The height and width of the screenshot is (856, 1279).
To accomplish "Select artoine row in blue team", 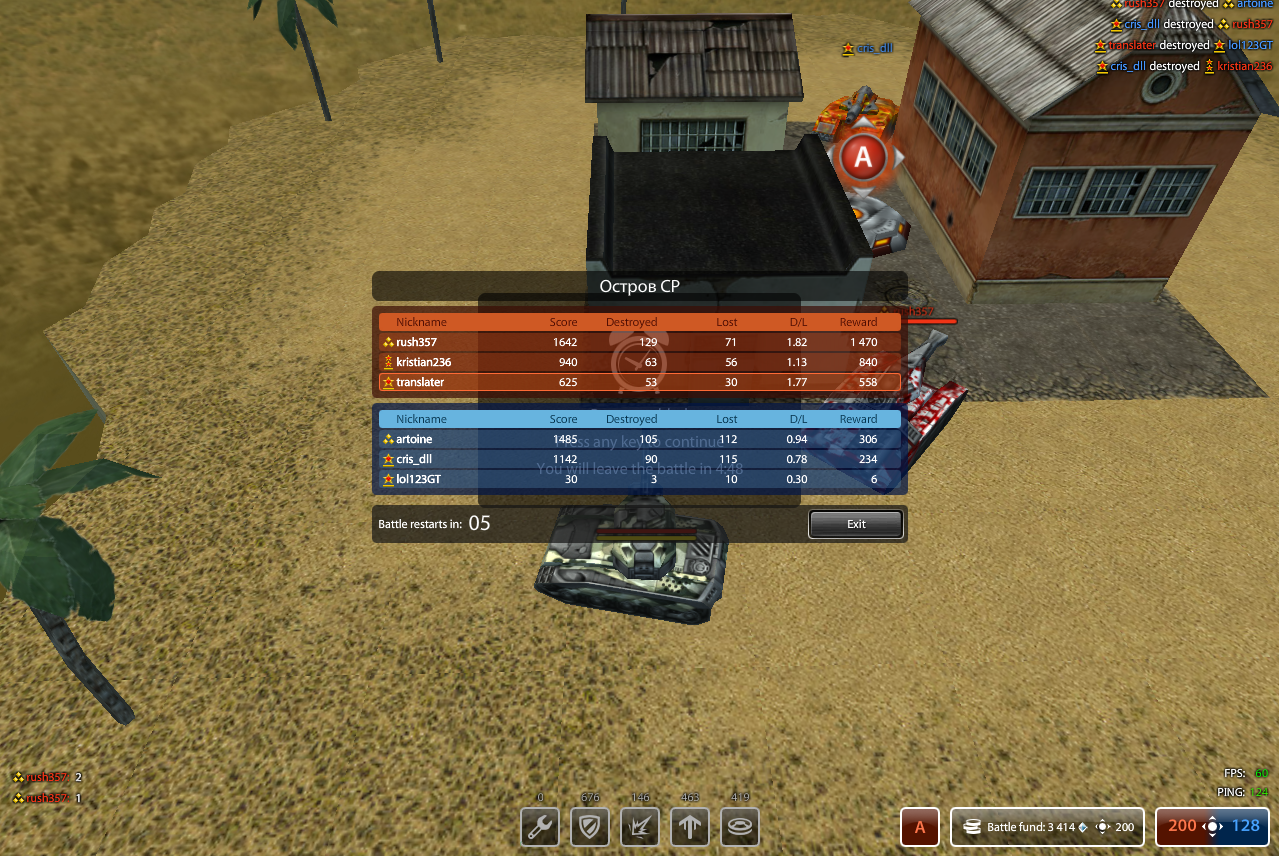I will click(639, 439).
